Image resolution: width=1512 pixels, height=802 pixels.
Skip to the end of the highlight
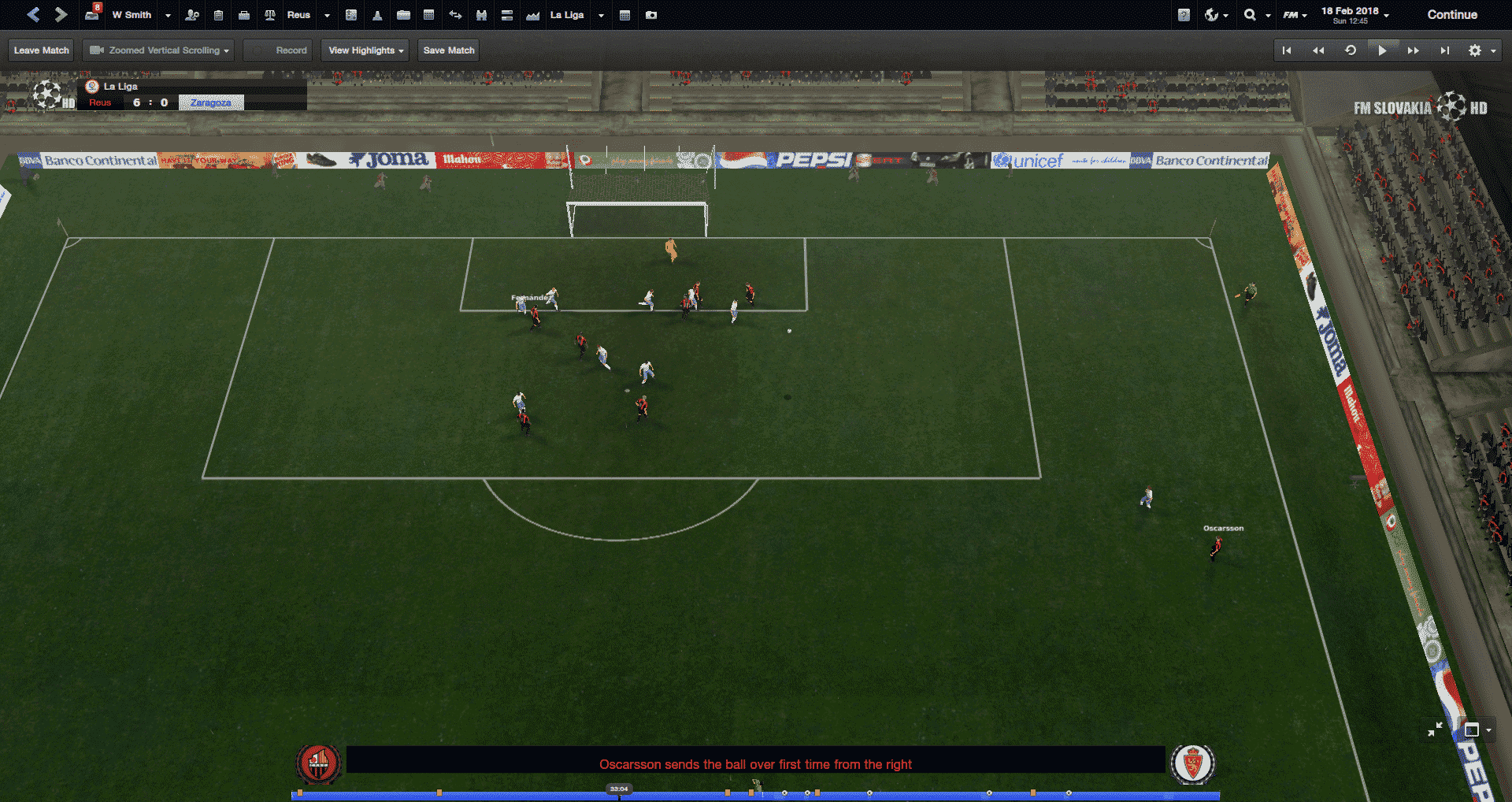[x=1445, y=50]
